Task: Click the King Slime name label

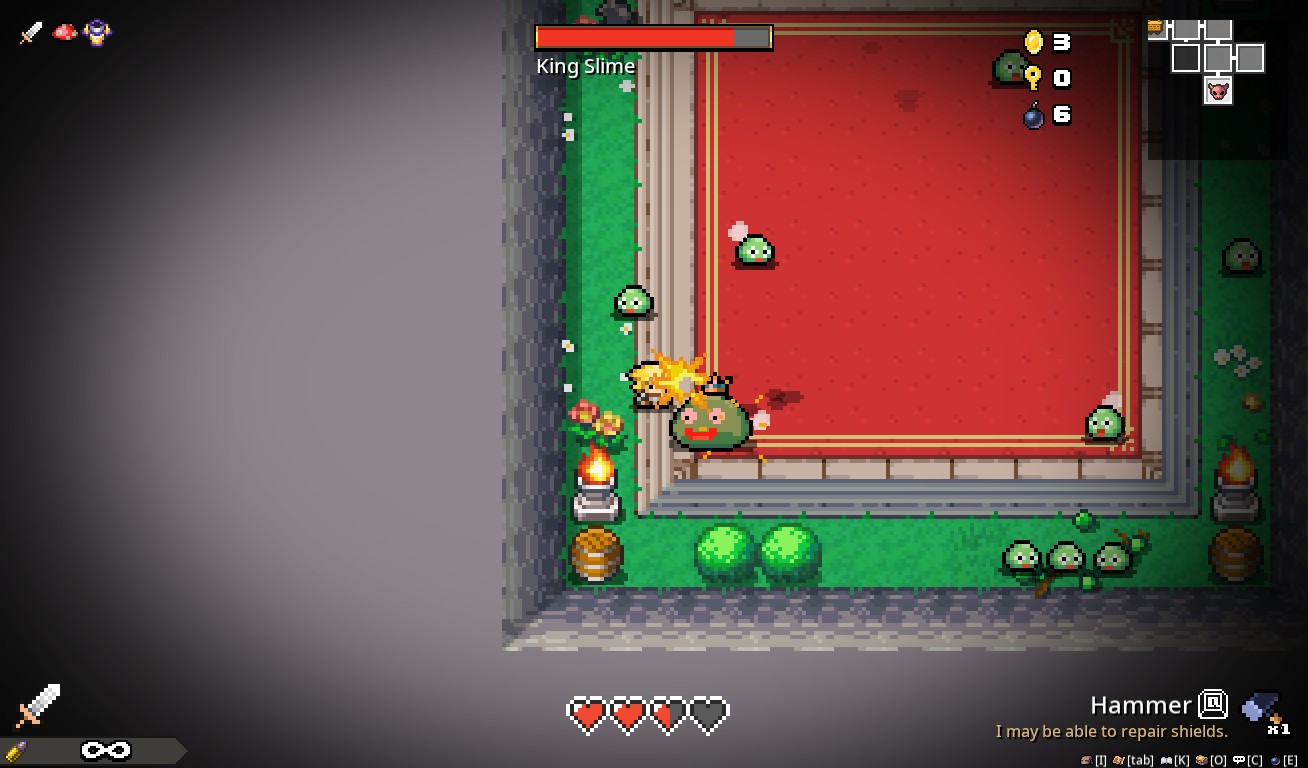Action: 586,66
